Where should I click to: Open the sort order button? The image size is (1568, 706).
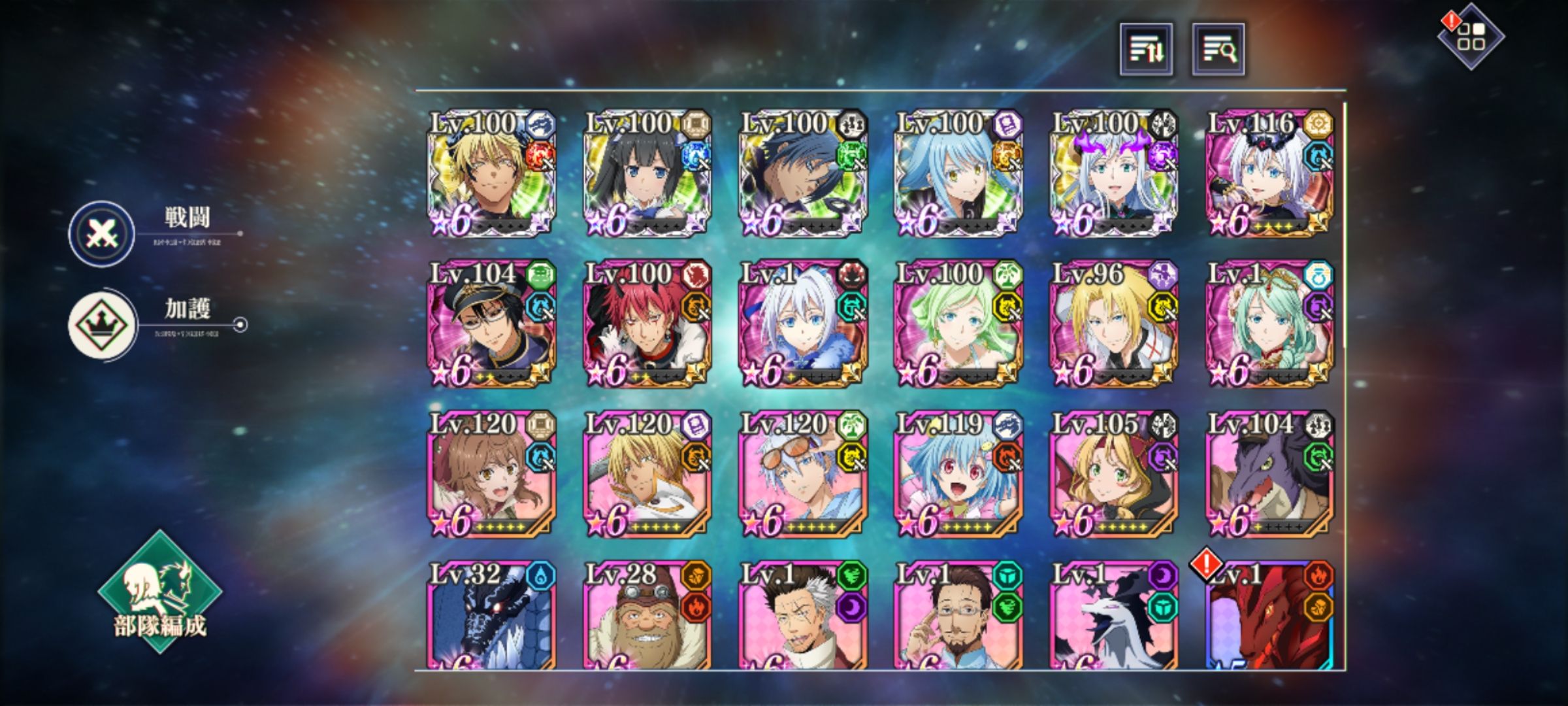coord(1146,50)
